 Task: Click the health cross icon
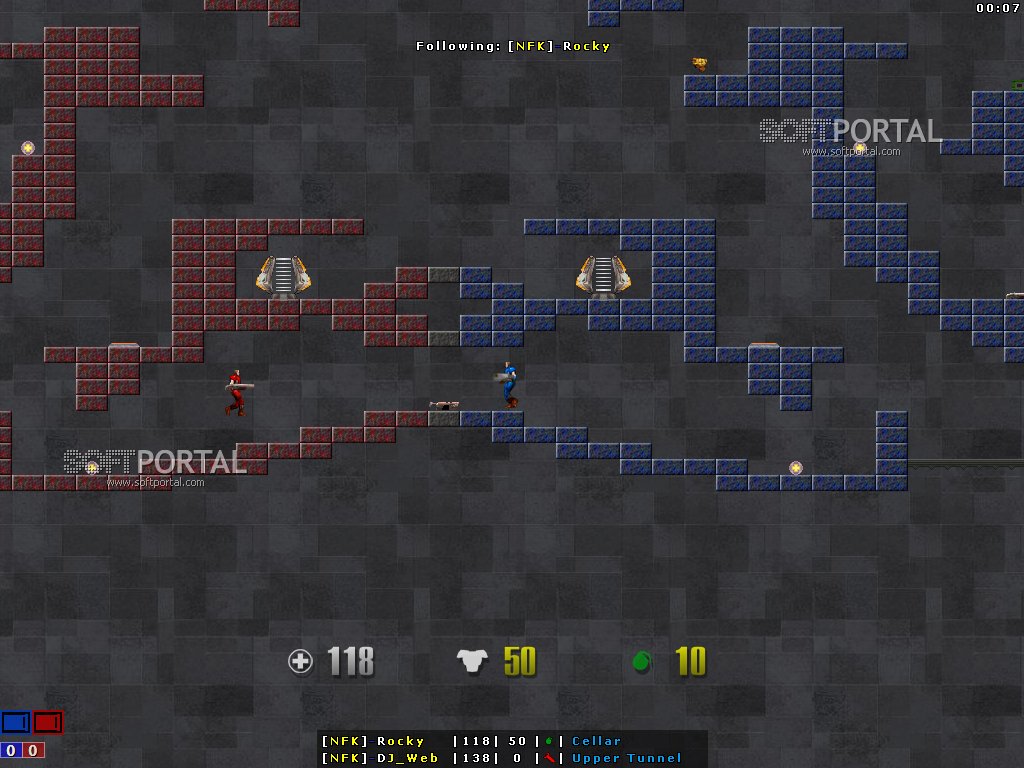(300, 661)
